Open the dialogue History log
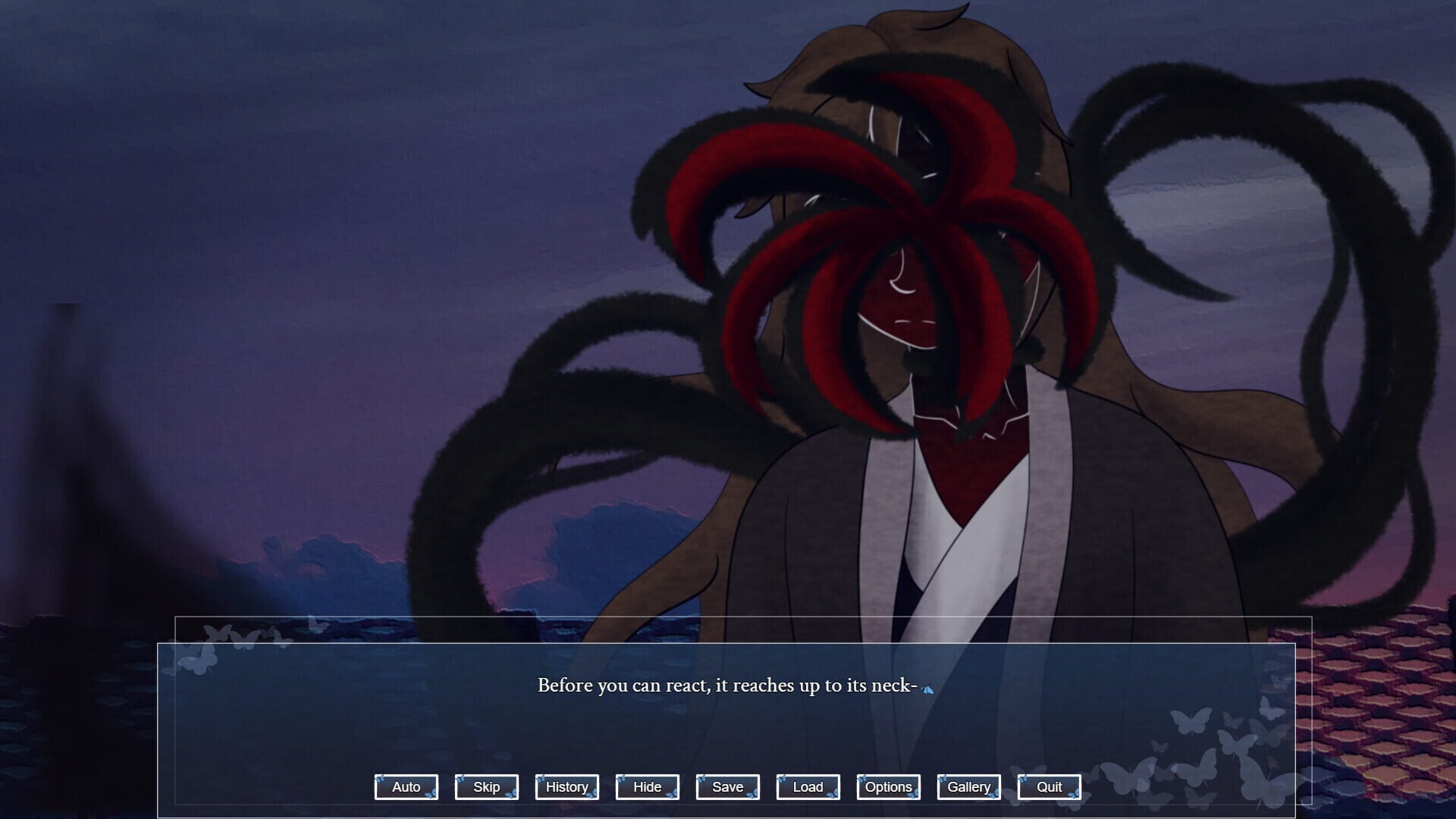The image size is (1456, 819). coord(566,786)
